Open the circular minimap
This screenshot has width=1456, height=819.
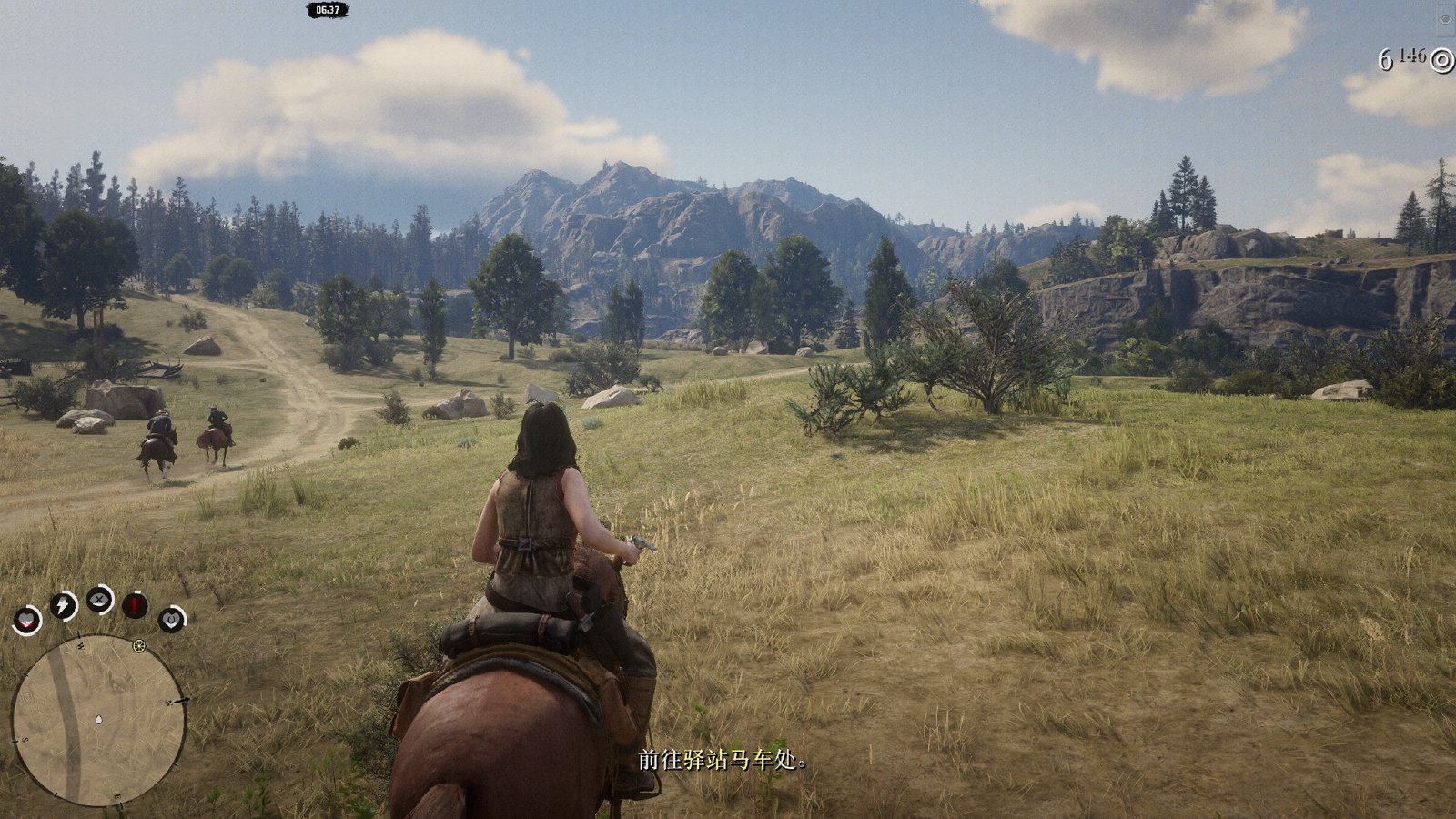tap(97, 720)
